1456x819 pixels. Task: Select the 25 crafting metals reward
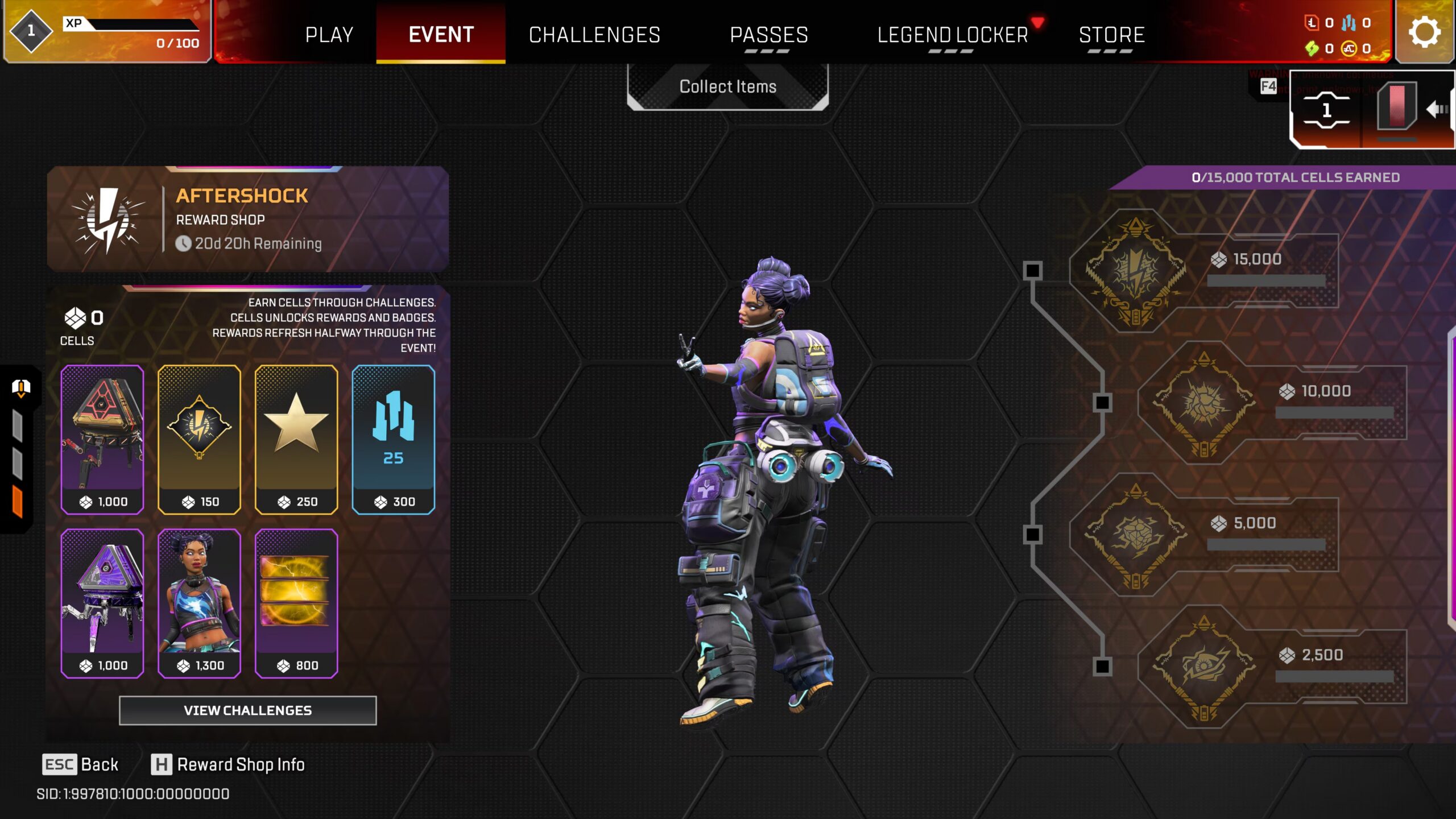click(x=393, y=439)
